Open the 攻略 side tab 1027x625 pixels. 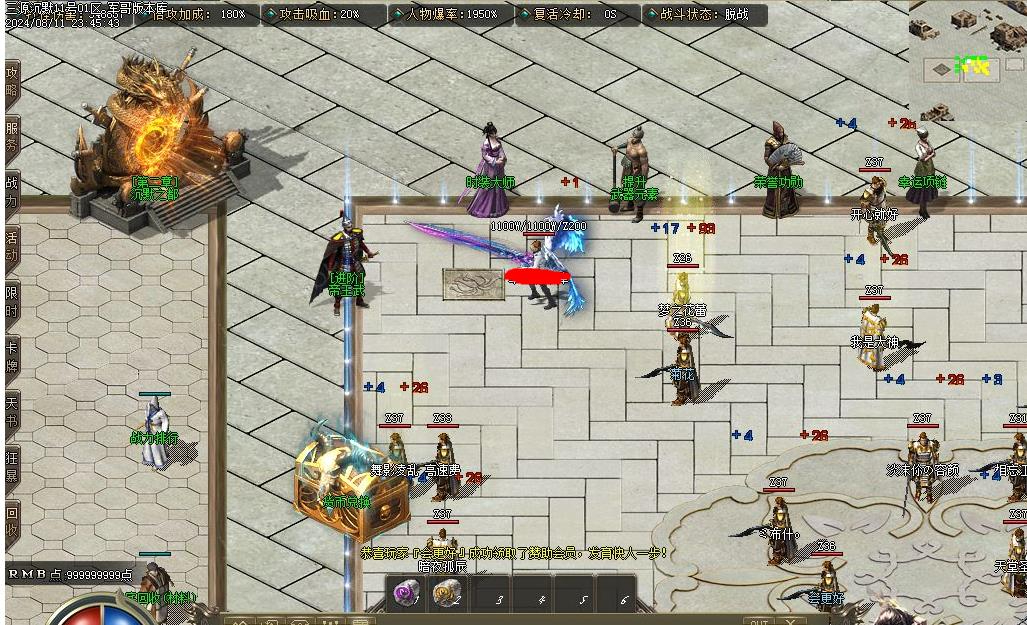[12, 82]
